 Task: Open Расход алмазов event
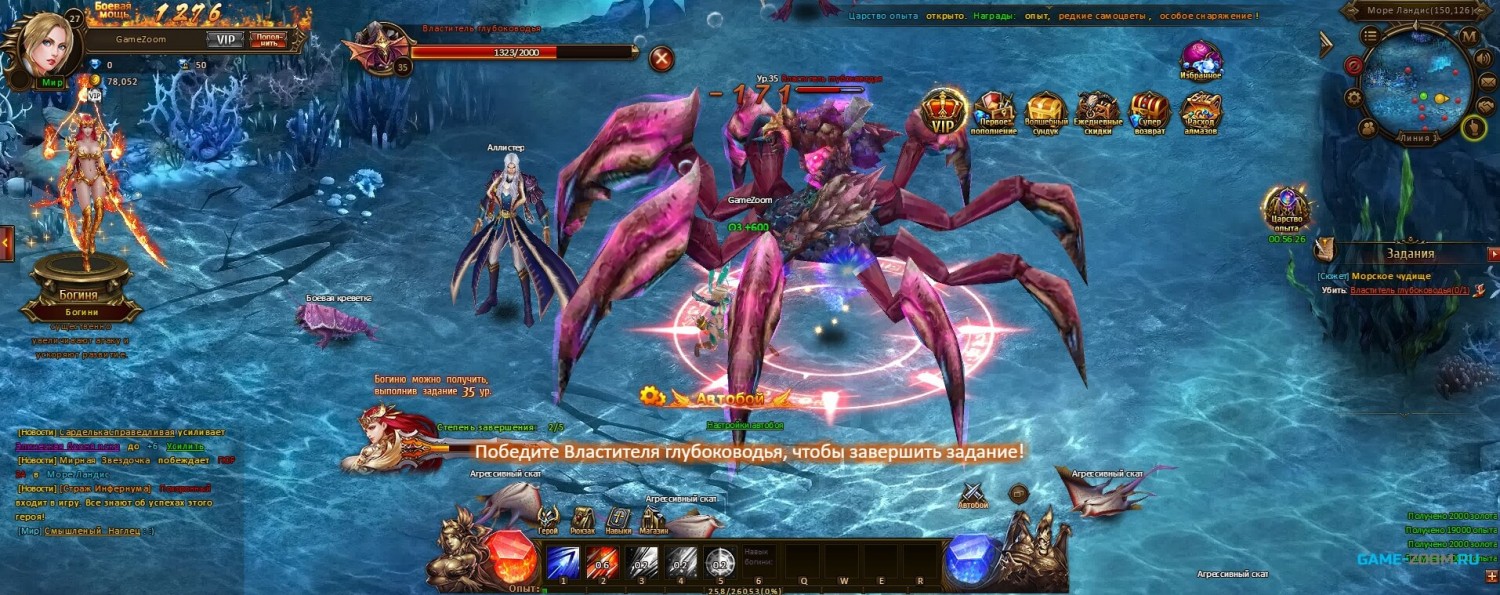click(x=1201, y=112)
